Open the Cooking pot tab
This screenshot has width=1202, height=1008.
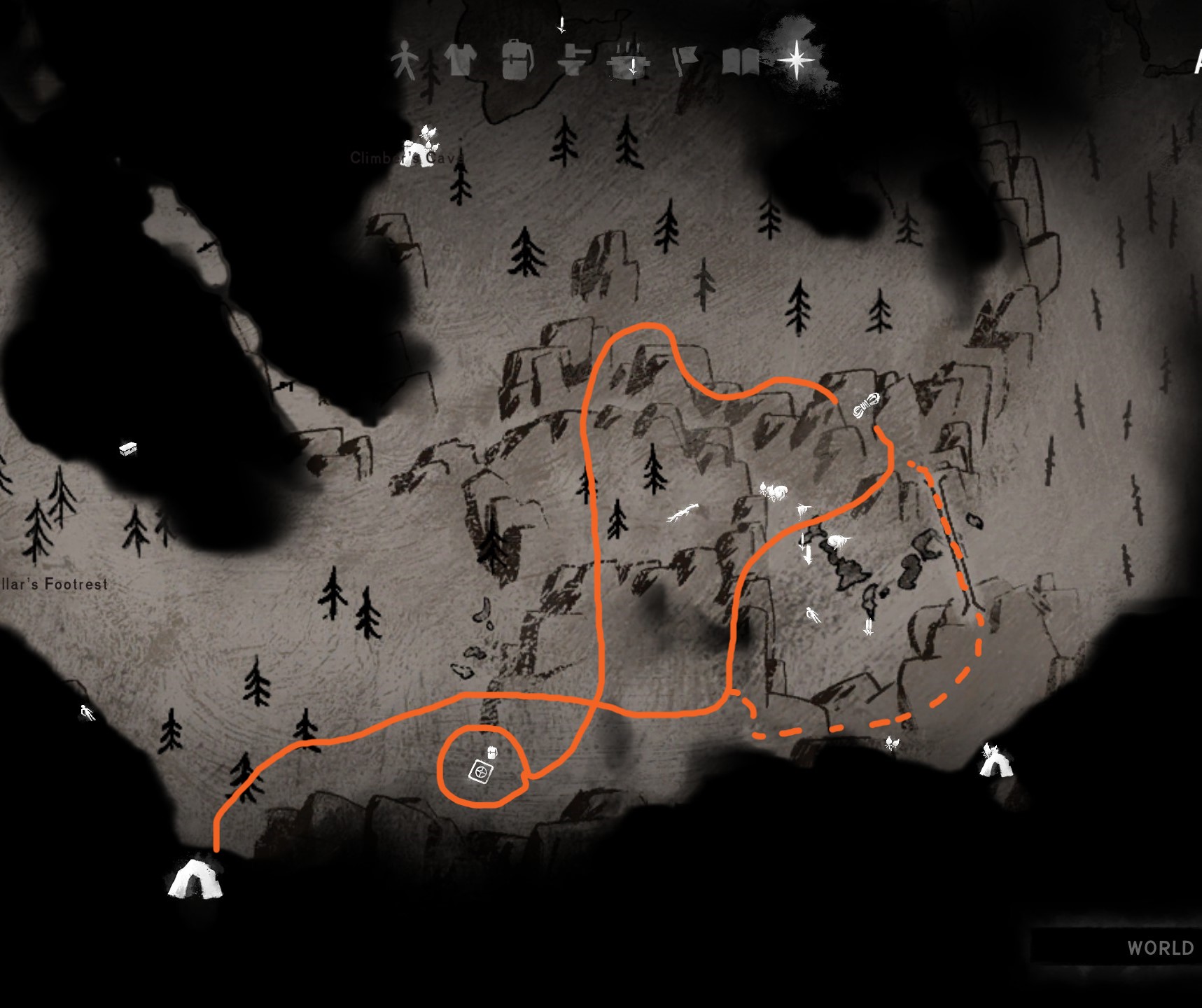coord(629,60)
